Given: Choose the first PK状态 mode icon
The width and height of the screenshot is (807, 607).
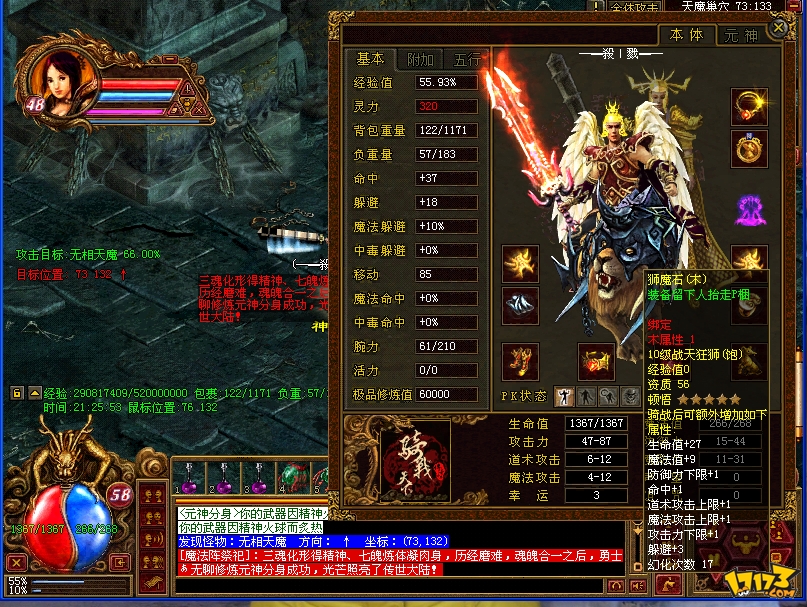Looking at the screenshot, I should [563, 396].
